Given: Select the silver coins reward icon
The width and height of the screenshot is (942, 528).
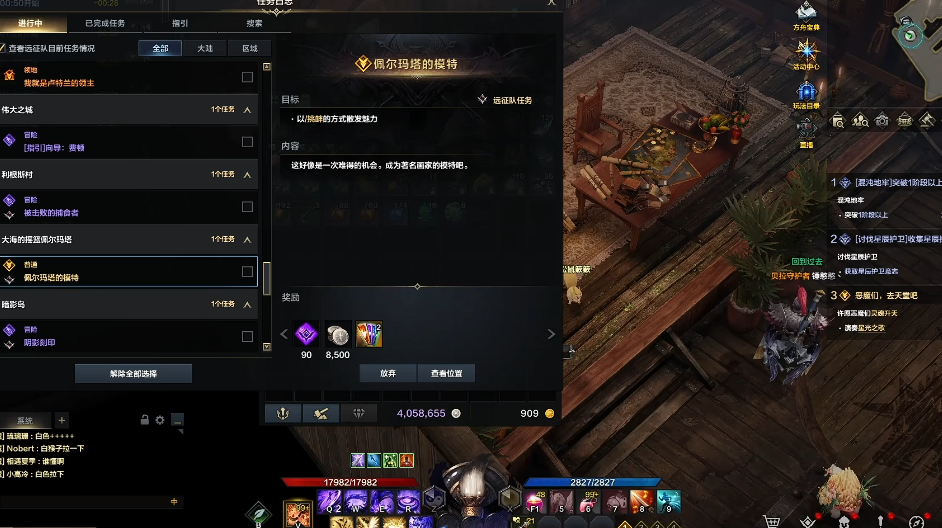Looking at the screenshot, I should (x=338, y=334).
